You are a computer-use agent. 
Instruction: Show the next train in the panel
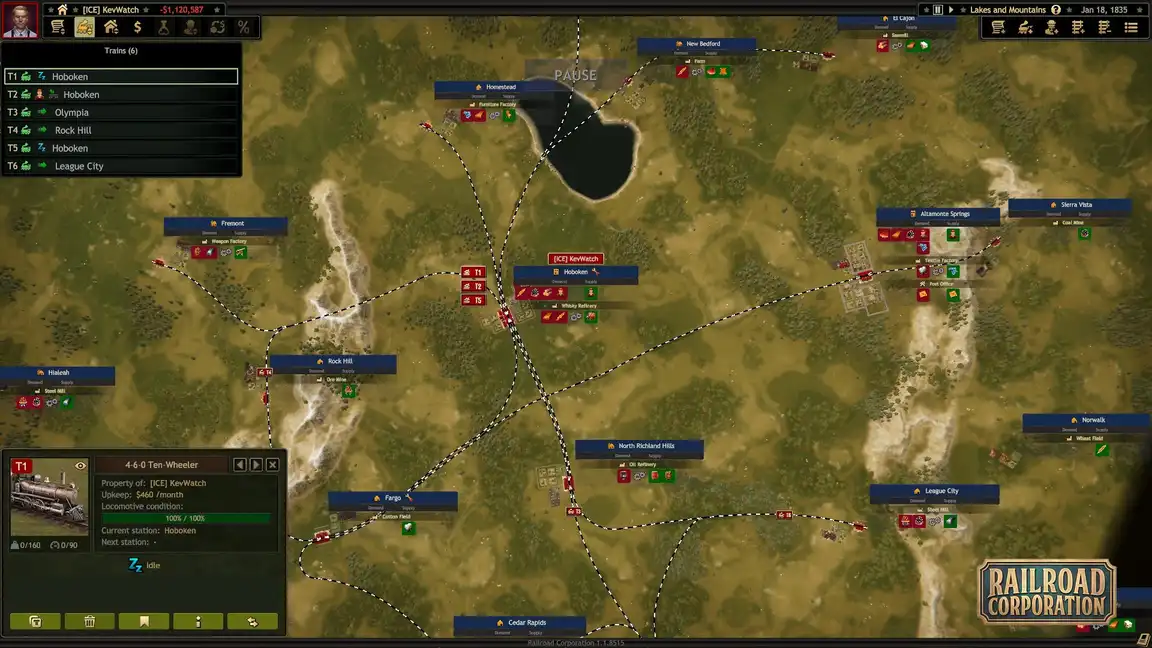coord(256,465)
